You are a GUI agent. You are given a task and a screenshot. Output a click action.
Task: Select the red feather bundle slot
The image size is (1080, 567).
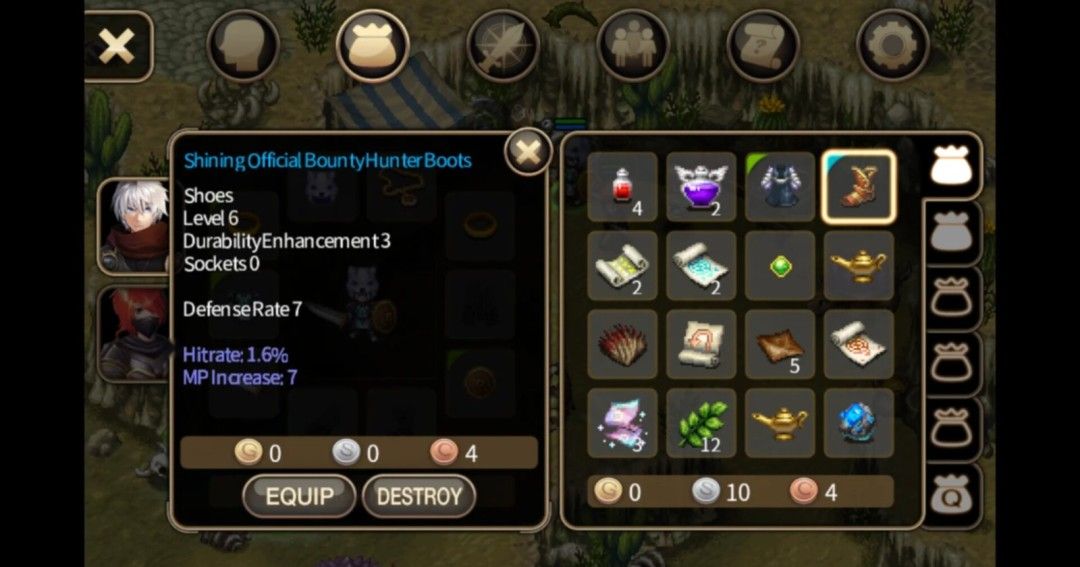click(622, 344)
